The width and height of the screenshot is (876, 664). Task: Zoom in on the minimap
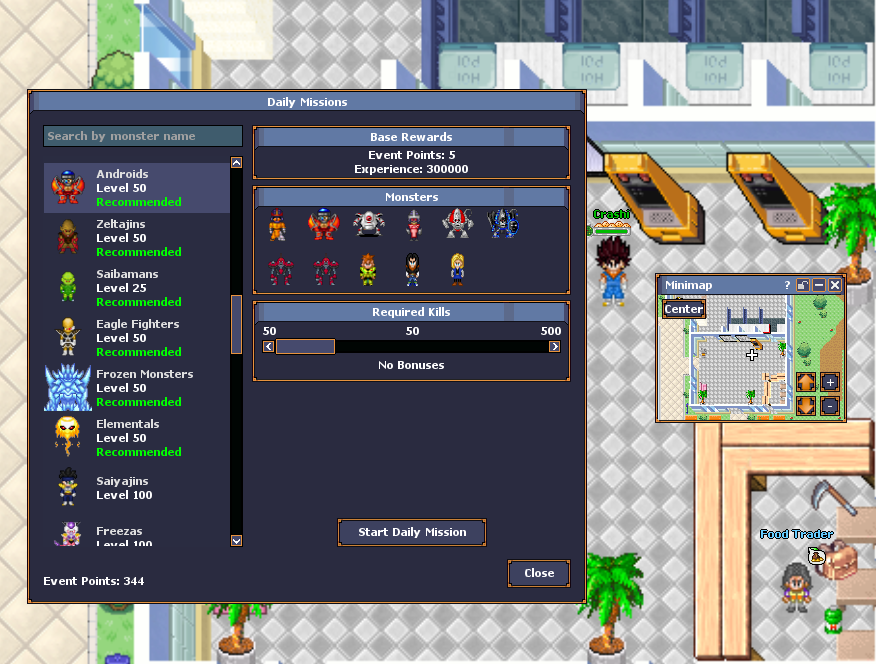pyautogui.click(x=830, y=382)
